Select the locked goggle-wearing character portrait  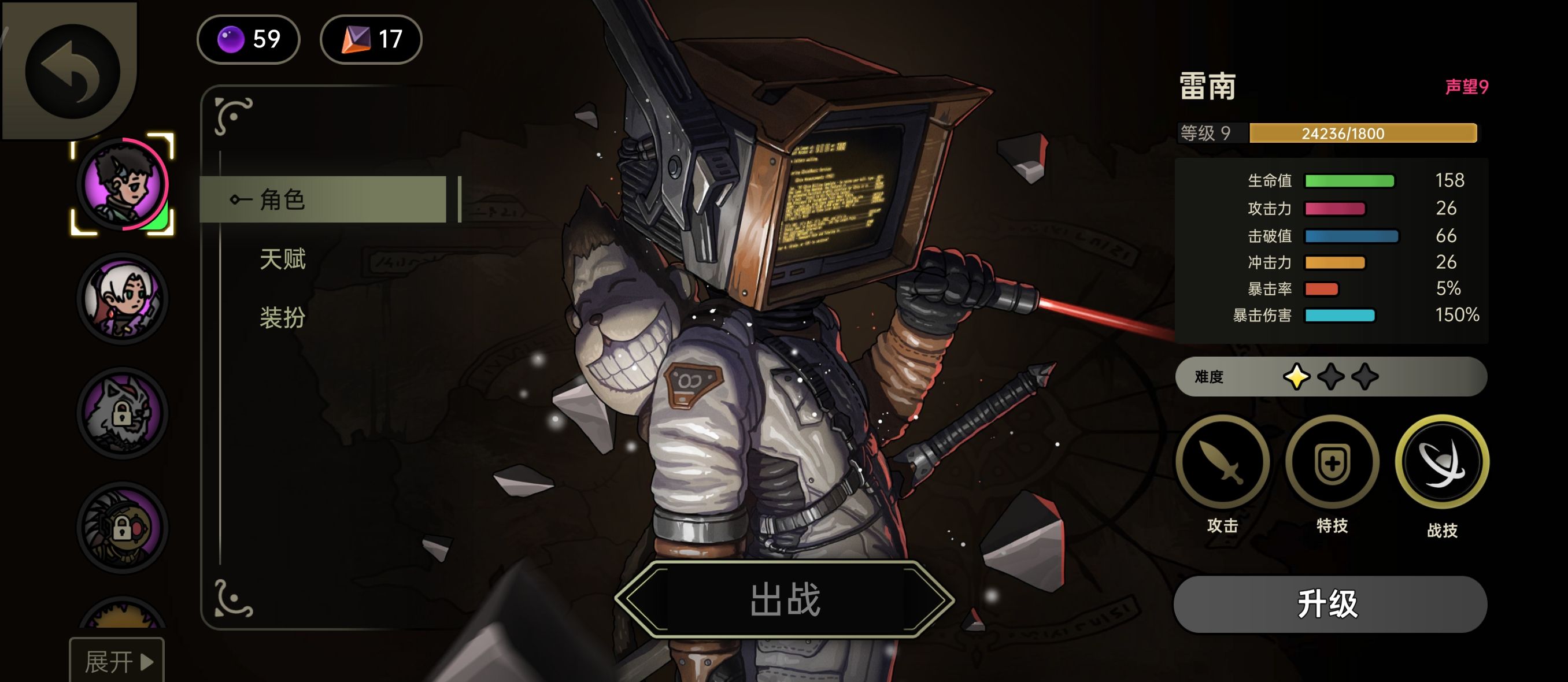point(123,528)
